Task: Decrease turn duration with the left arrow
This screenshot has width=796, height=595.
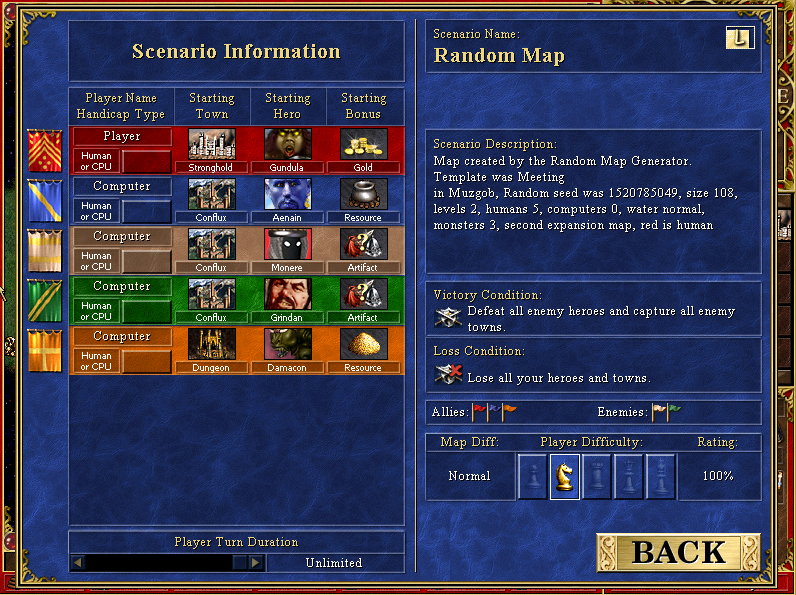Action: 77,563
